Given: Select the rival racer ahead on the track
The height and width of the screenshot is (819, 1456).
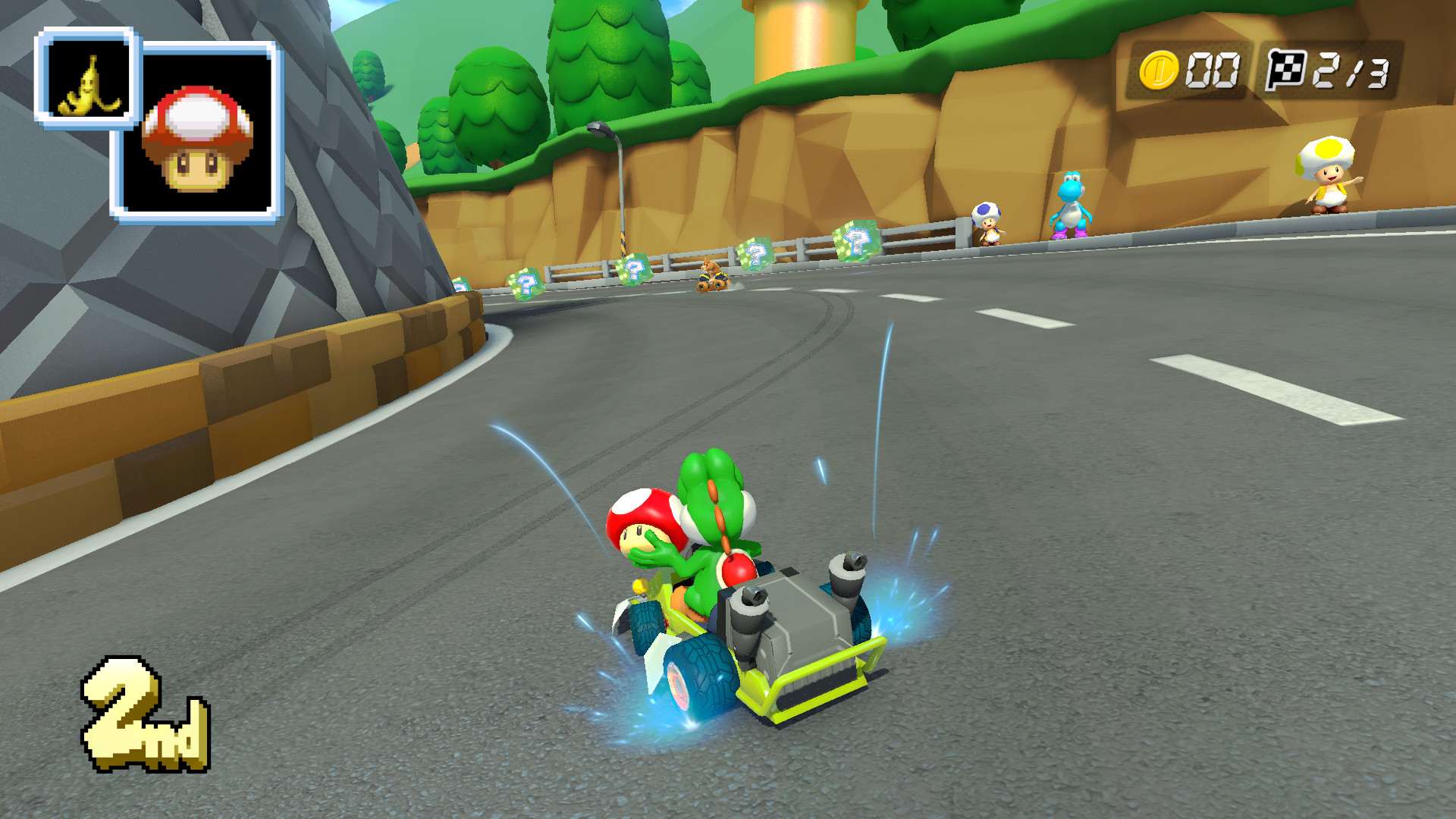Looking at the screenshot, I should click(x=711, y=277).
